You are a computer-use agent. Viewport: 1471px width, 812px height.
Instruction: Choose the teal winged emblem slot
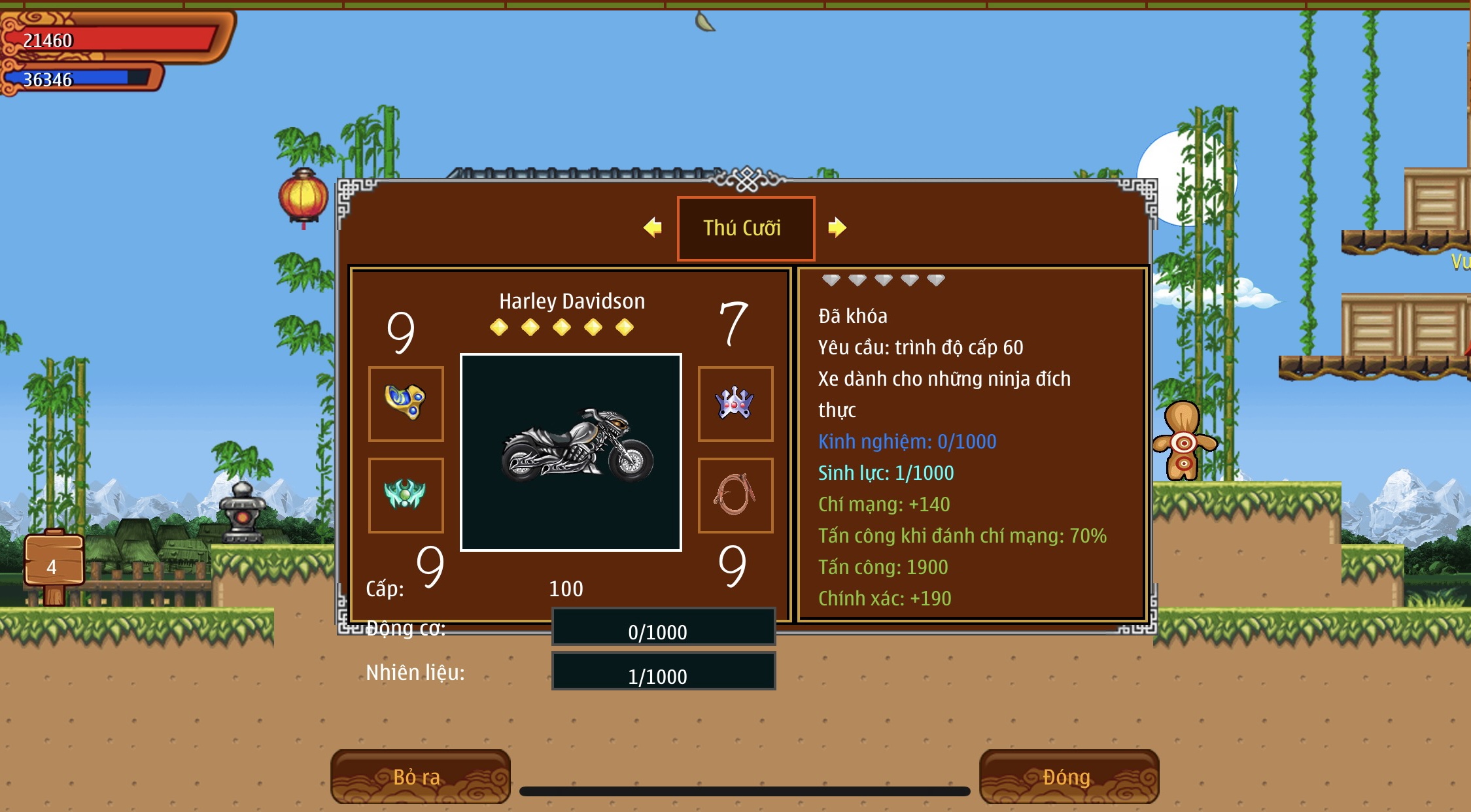coord(406,495)
